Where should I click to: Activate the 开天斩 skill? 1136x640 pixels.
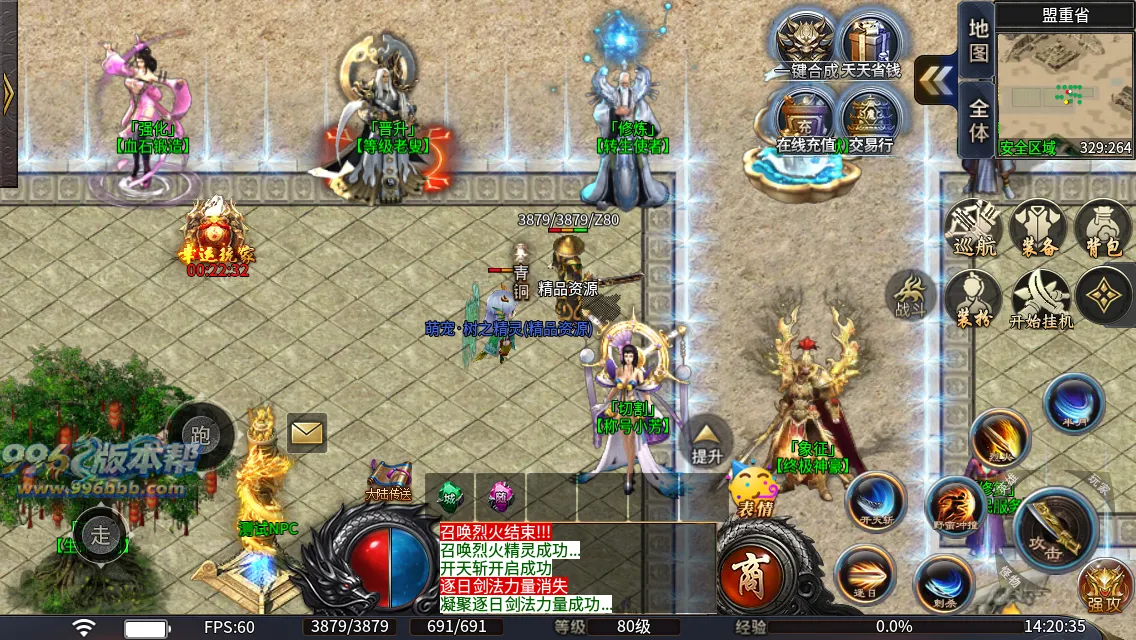877,503
